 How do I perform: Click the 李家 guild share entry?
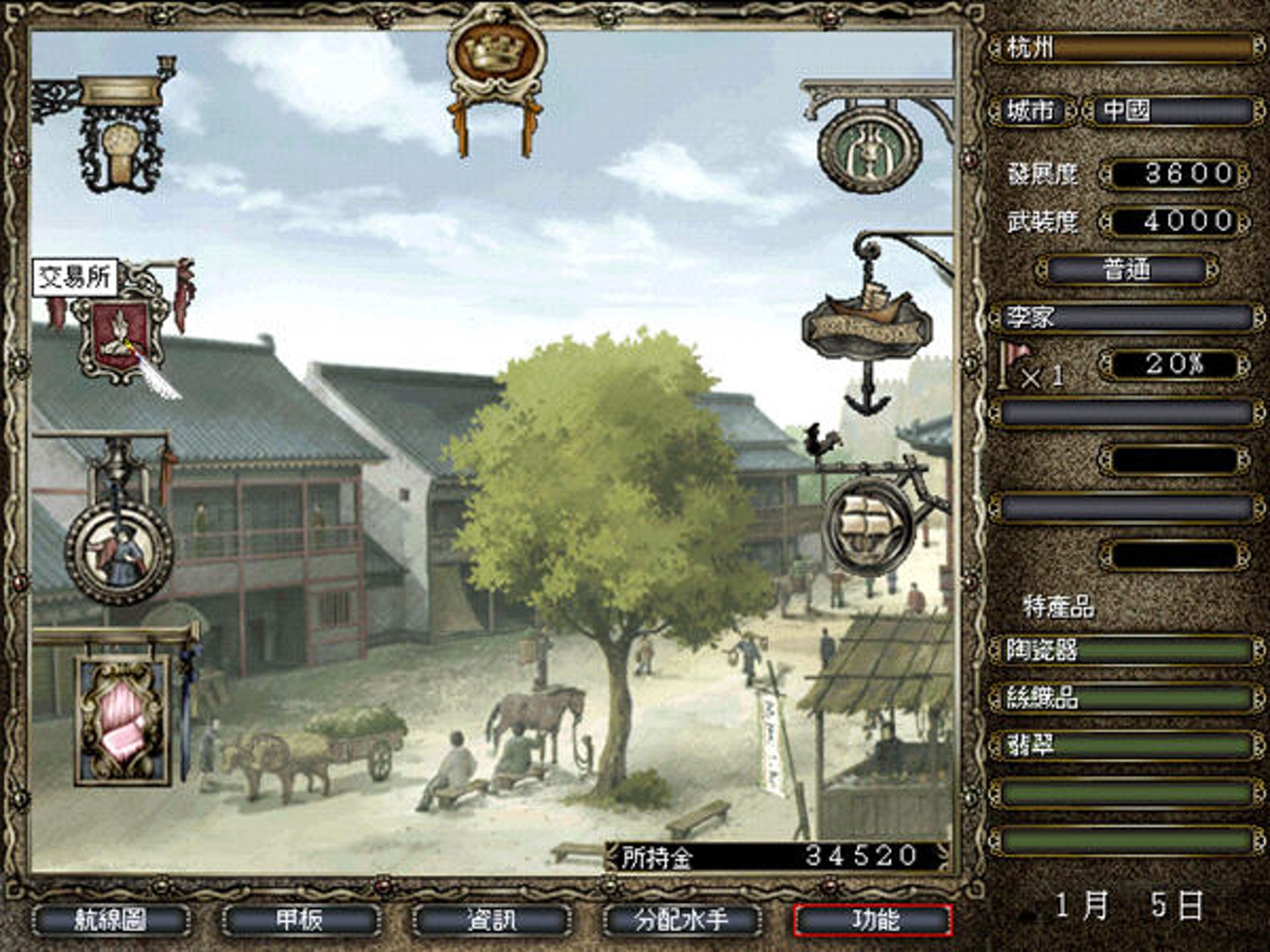pyautogui.click(x=1126, y=318)
